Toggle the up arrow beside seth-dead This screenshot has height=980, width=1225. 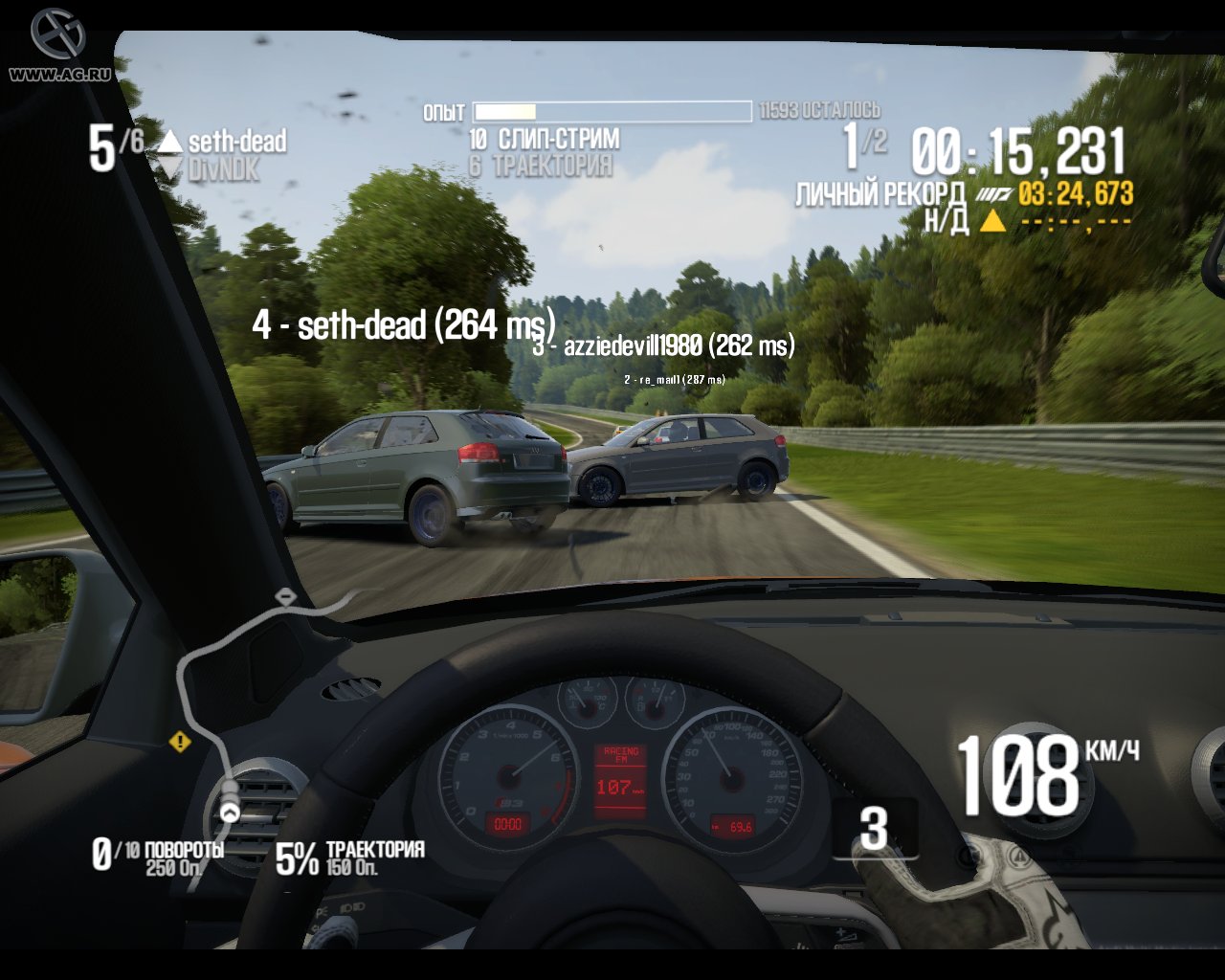coord(168,142)
